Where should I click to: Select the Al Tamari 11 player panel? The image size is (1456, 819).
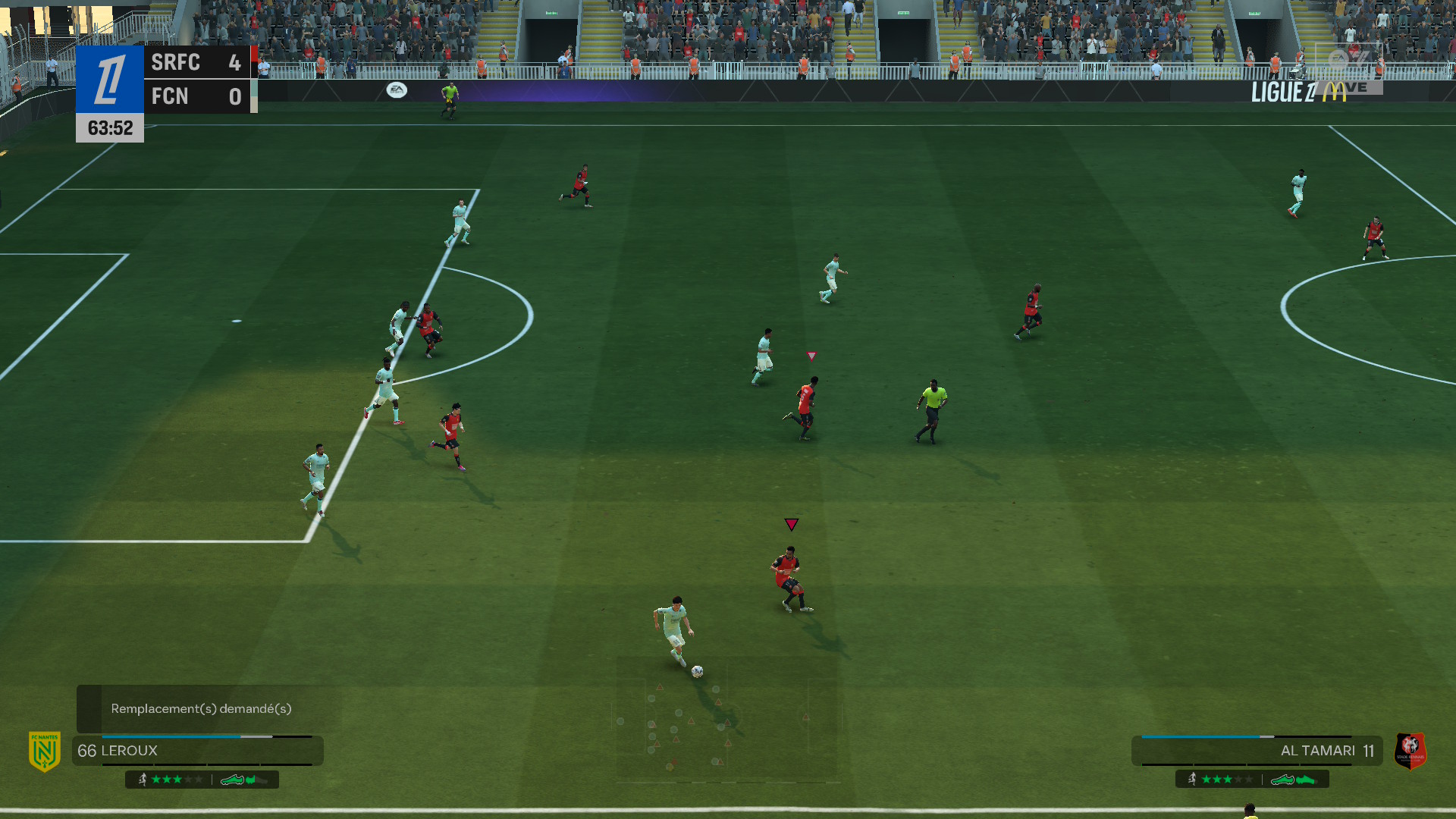[x=1256, y=751]
